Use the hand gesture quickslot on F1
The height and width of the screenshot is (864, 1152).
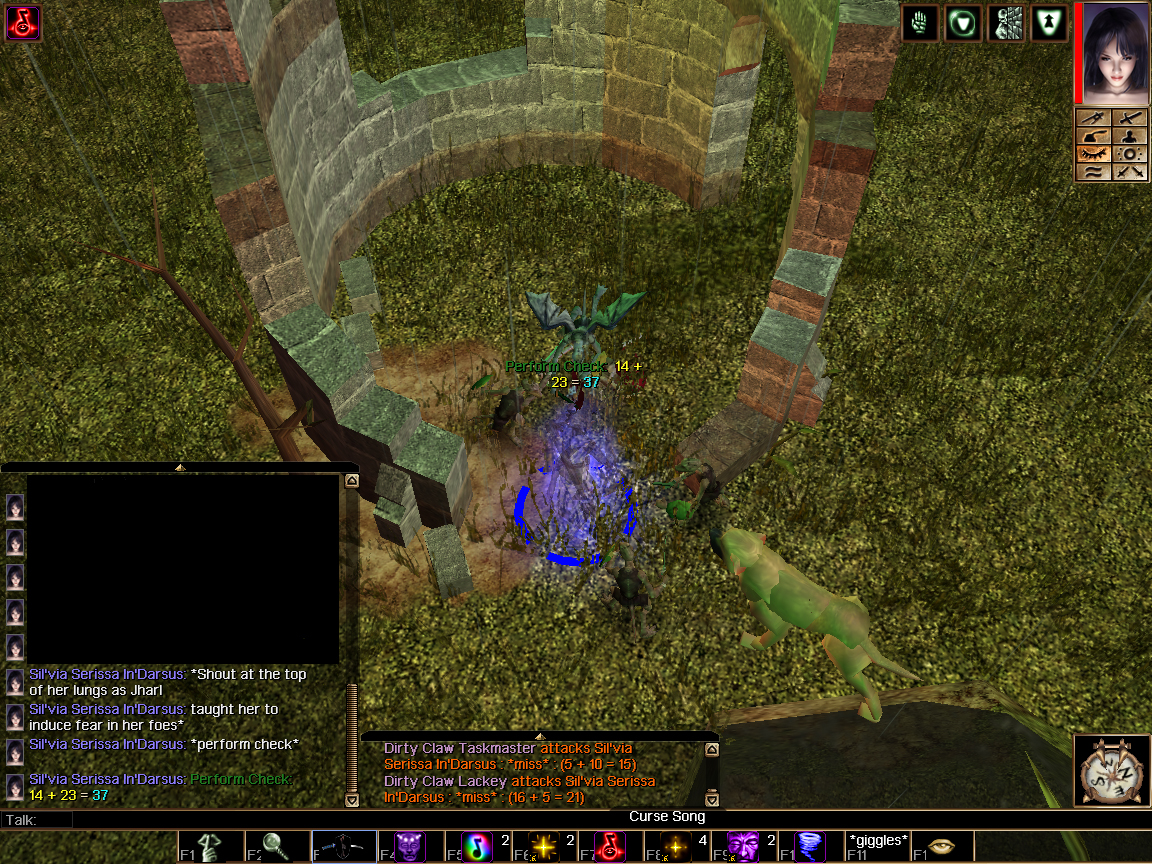[212, 847]
